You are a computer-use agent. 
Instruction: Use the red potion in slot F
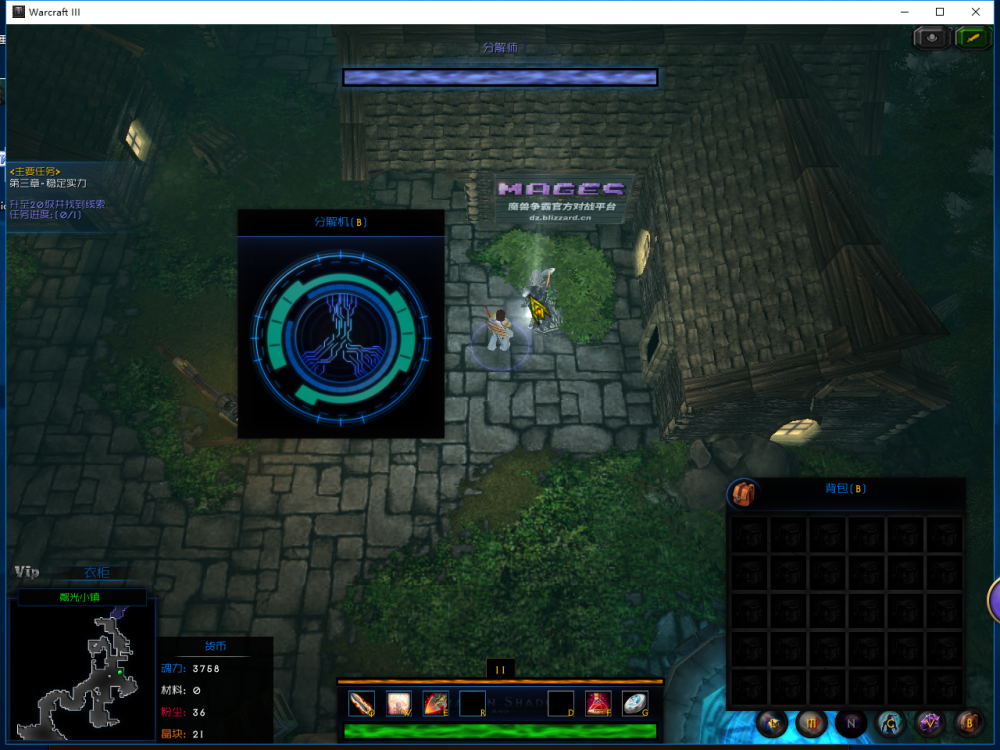pos(598,704)
